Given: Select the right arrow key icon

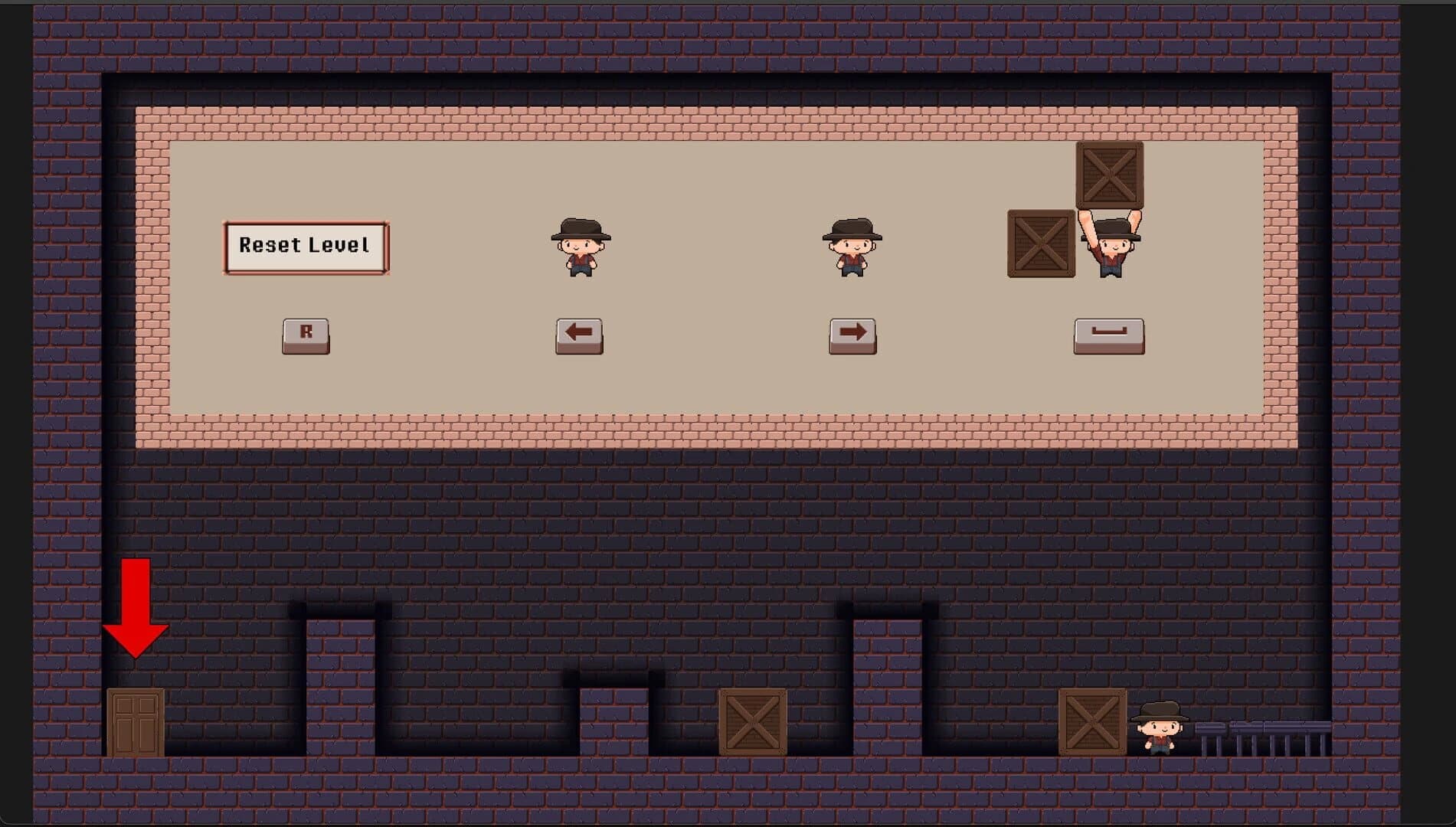Looking at the screenshot, I should (852, 335).
